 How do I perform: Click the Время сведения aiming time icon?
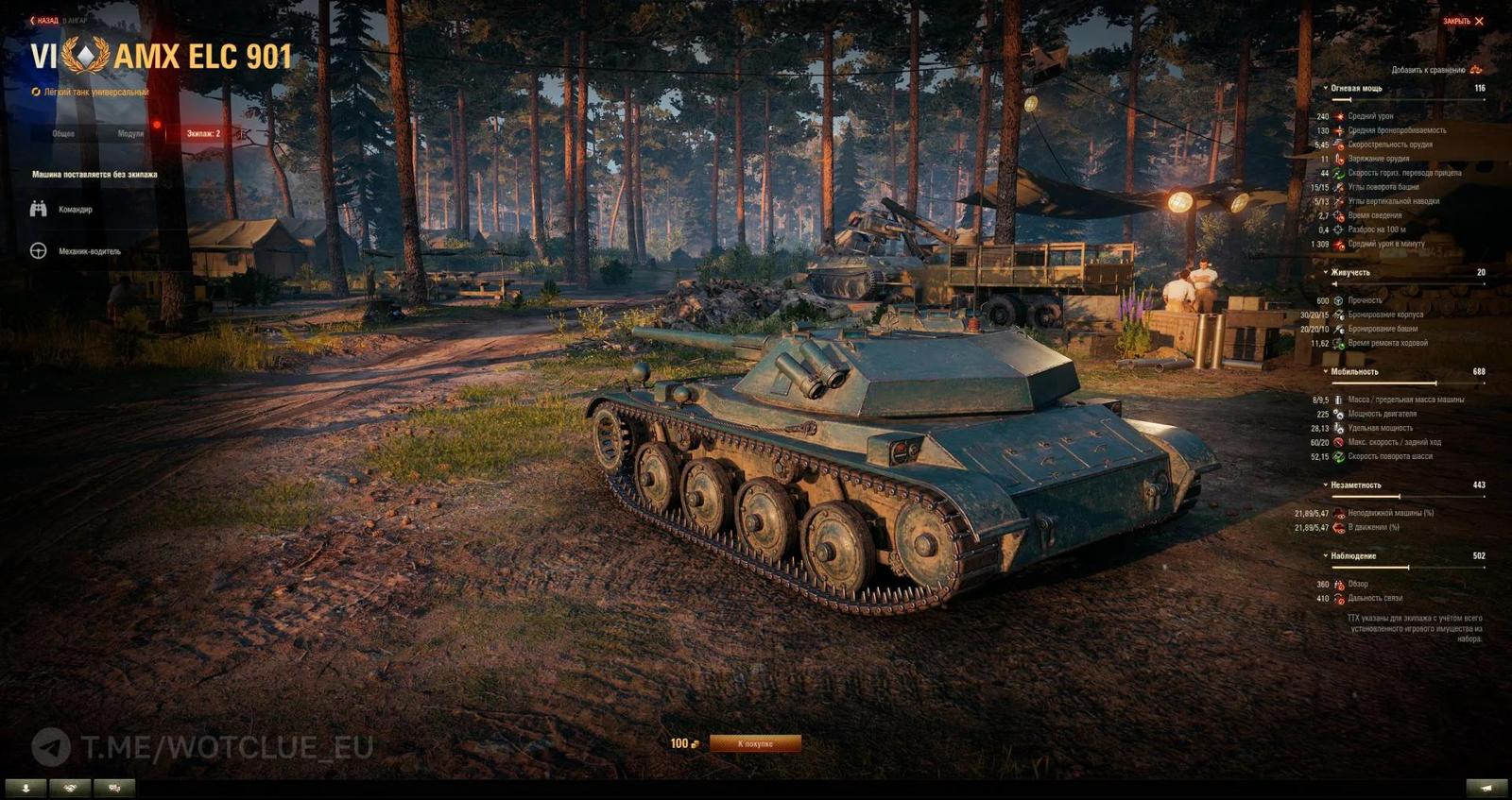(x=1339, y=215)
